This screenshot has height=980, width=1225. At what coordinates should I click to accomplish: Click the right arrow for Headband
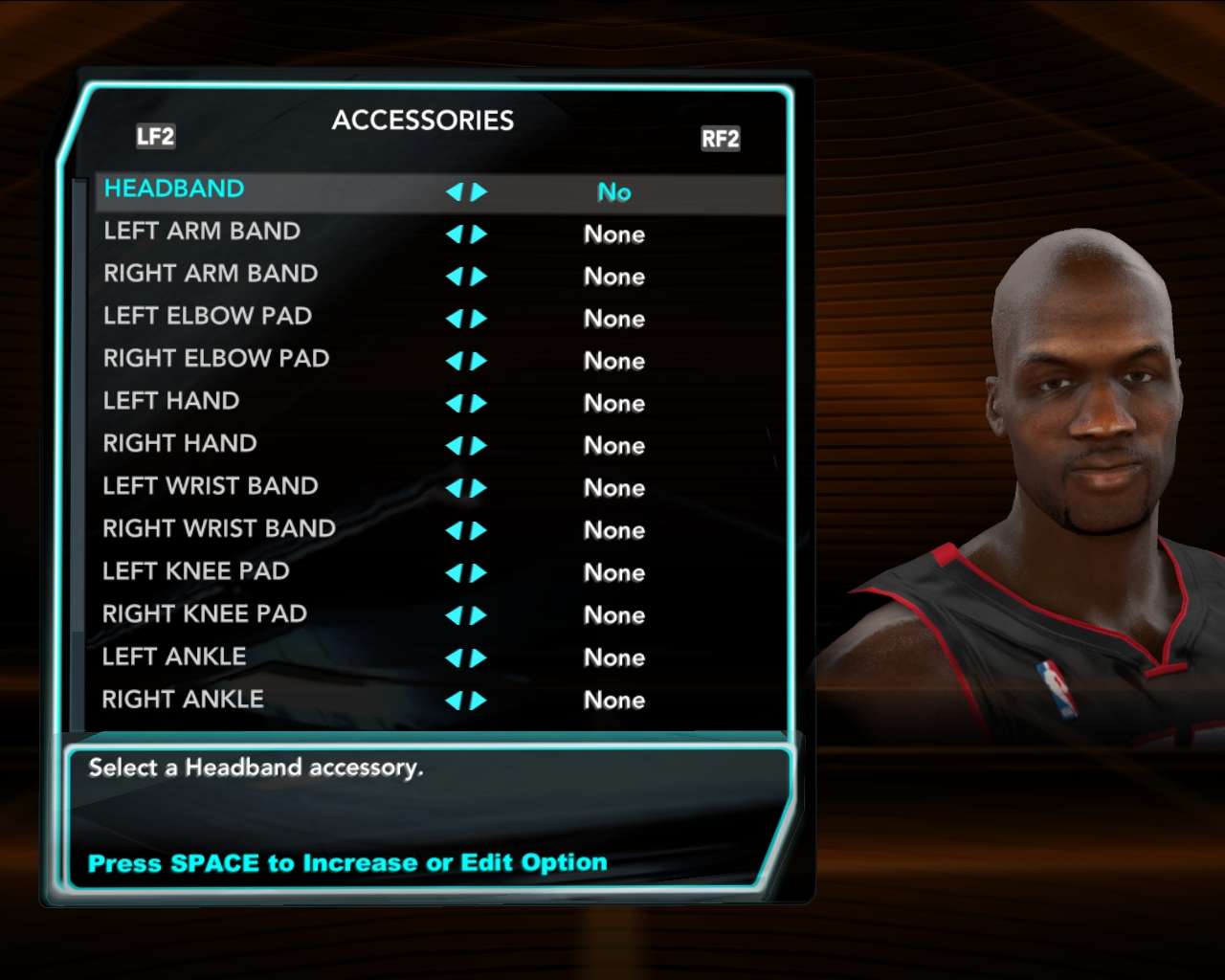point(479,192)
